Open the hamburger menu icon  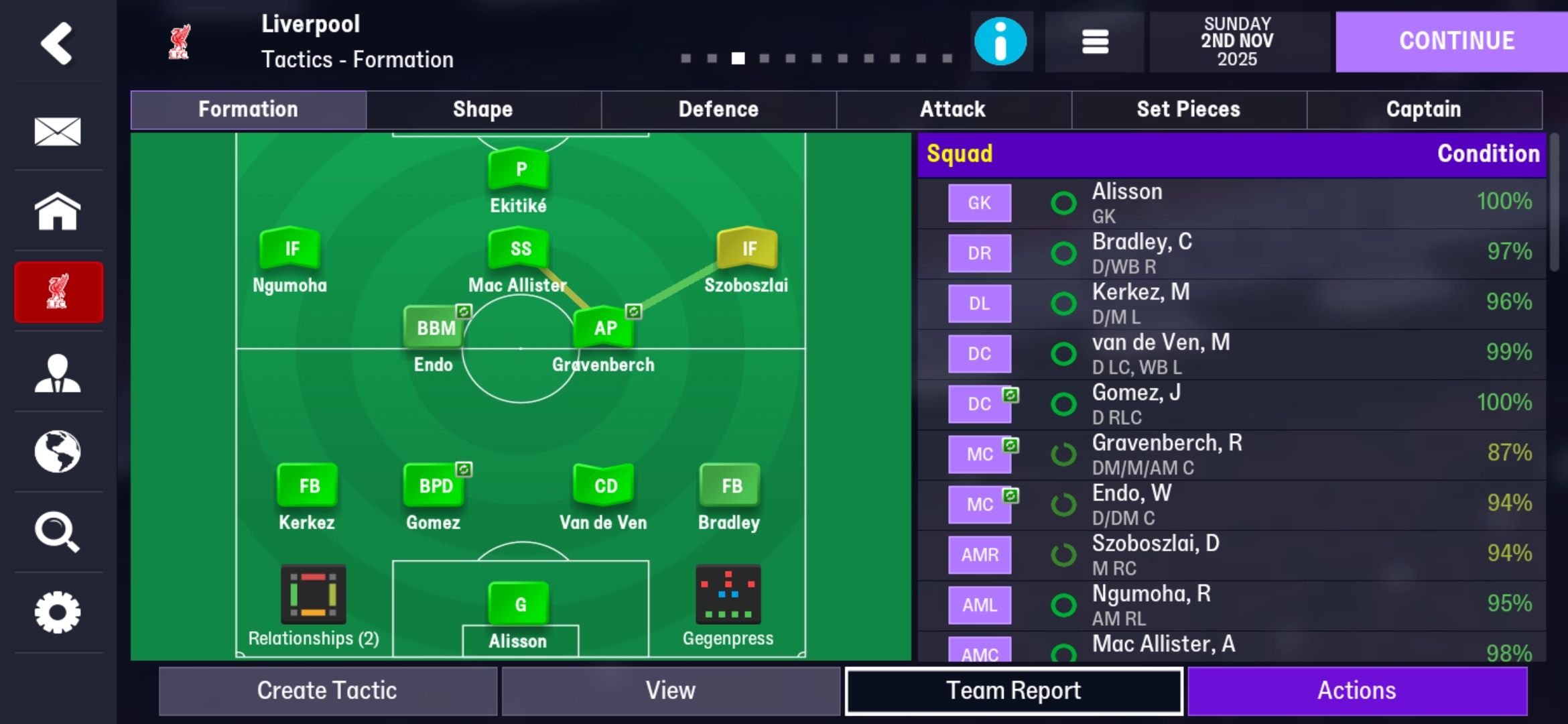pos(1095,42)
